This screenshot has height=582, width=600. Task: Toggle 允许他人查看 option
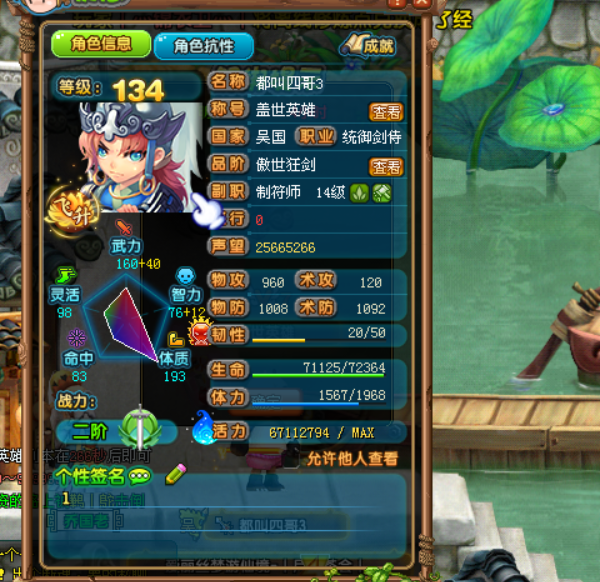[351, 459]
